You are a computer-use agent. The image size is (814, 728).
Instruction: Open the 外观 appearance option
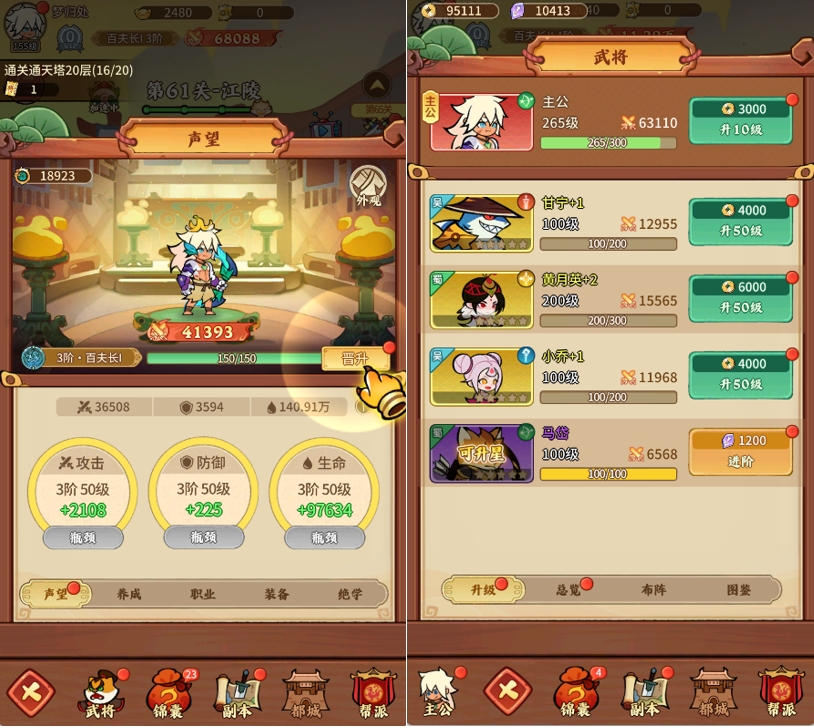coord(368,188)
